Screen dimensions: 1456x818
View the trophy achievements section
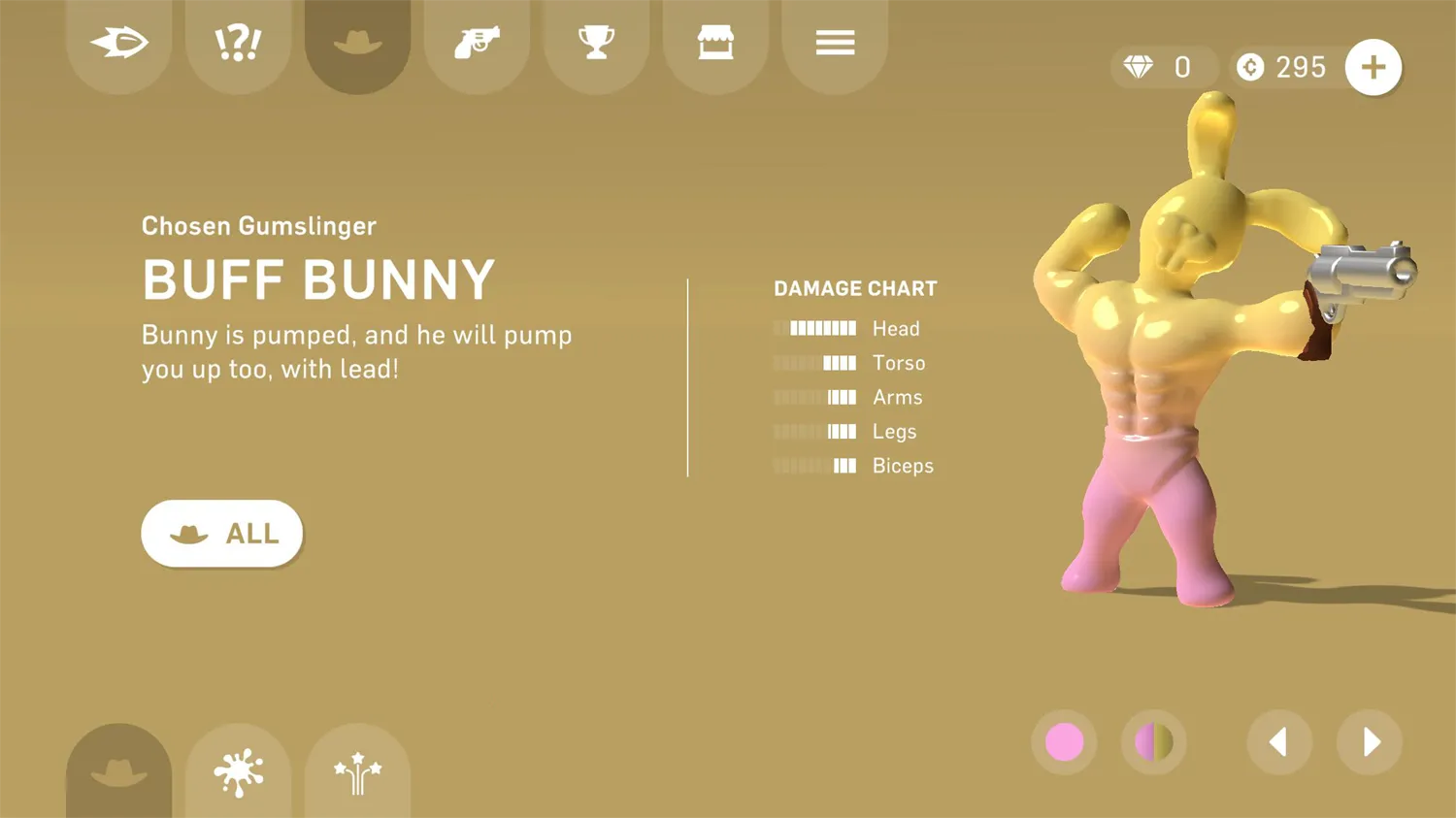596,43
